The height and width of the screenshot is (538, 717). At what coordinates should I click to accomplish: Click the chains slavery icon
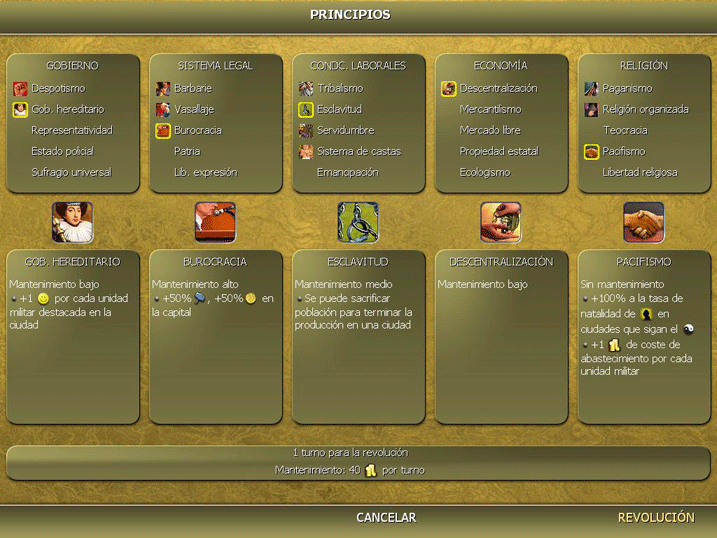click(x=358, y=222)
